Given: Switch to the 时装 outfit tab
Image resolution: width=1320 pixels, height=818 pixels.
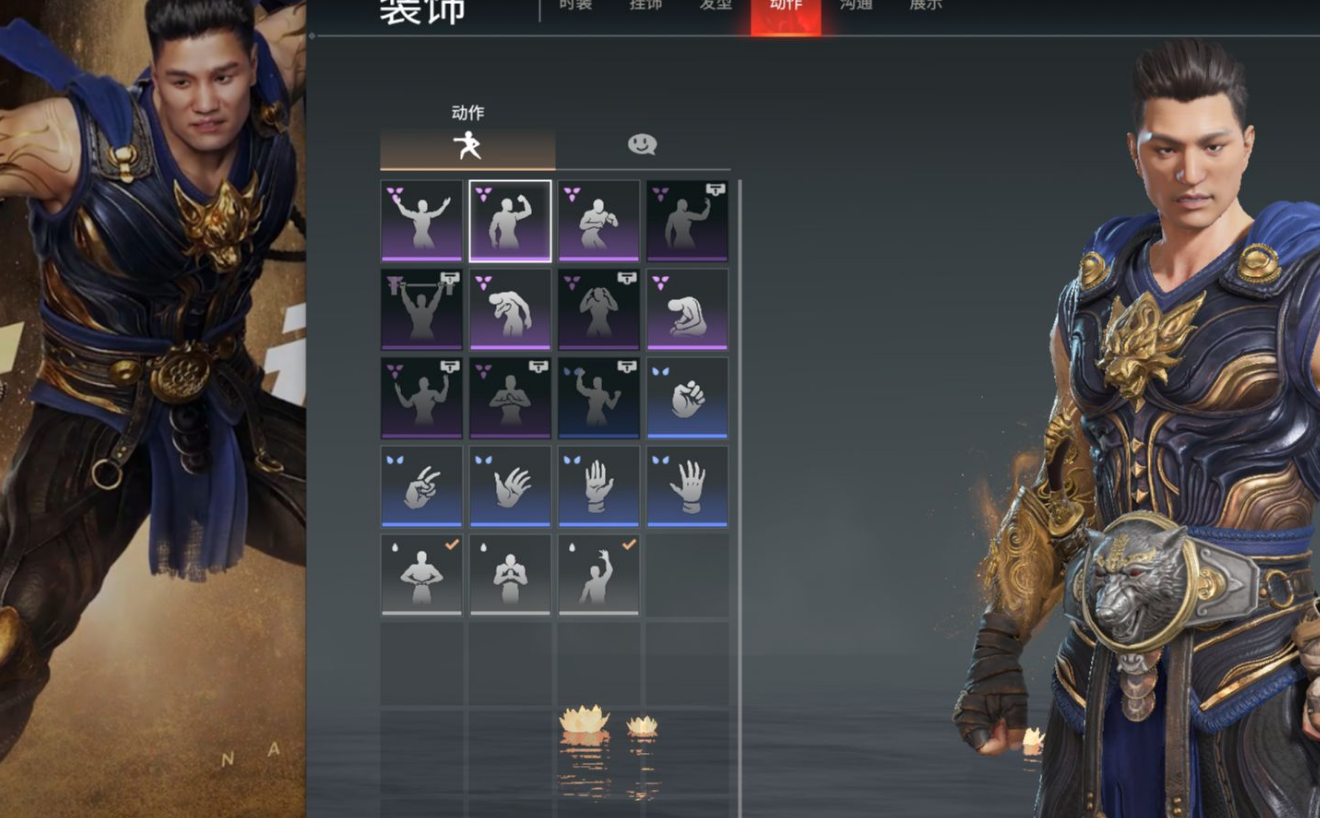Looking at the screenshot, I should pos(576,6).
